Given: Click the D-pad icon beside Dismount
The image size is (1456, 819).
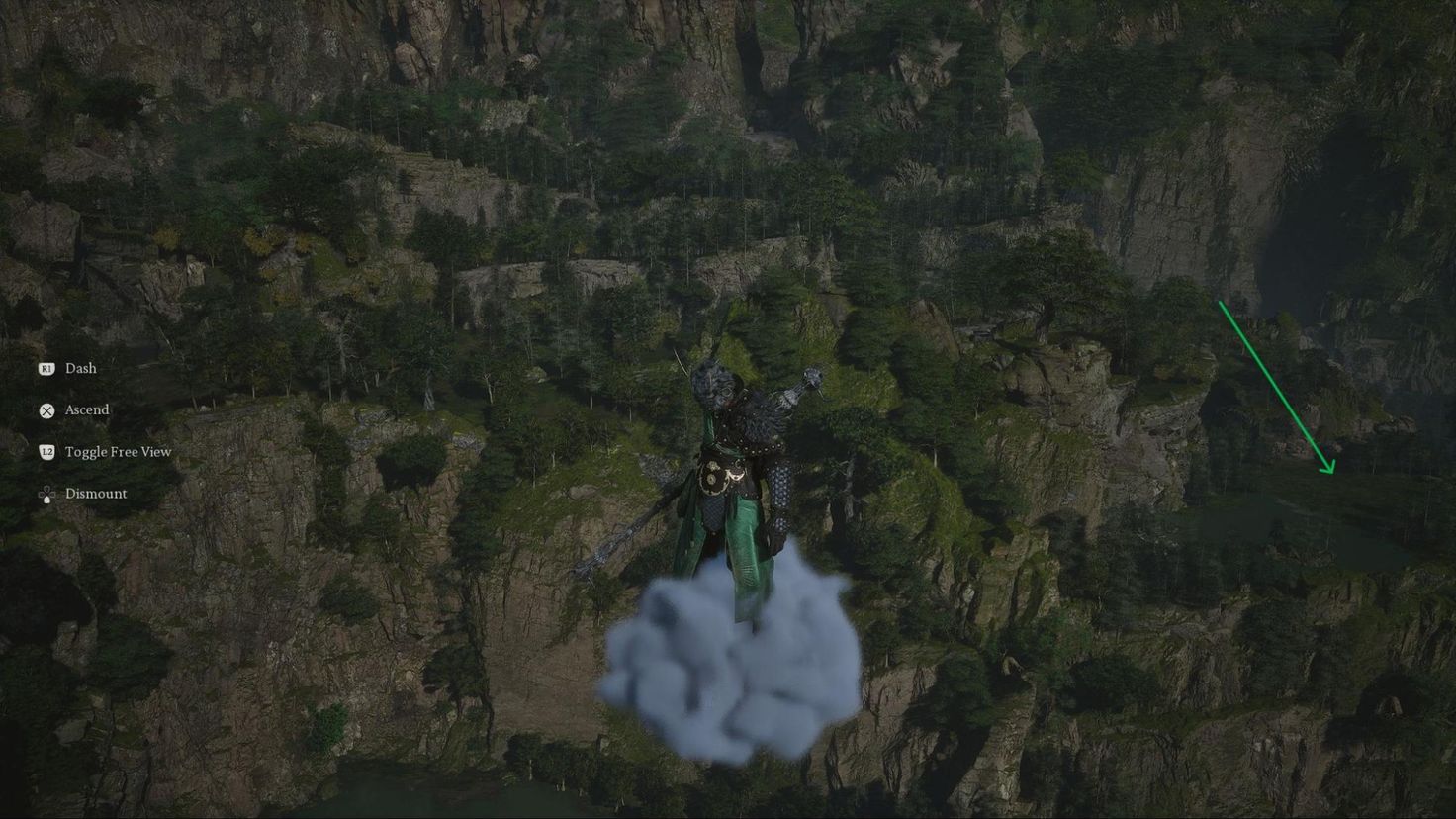Looking at the screenshot, I should click(45, 493).
